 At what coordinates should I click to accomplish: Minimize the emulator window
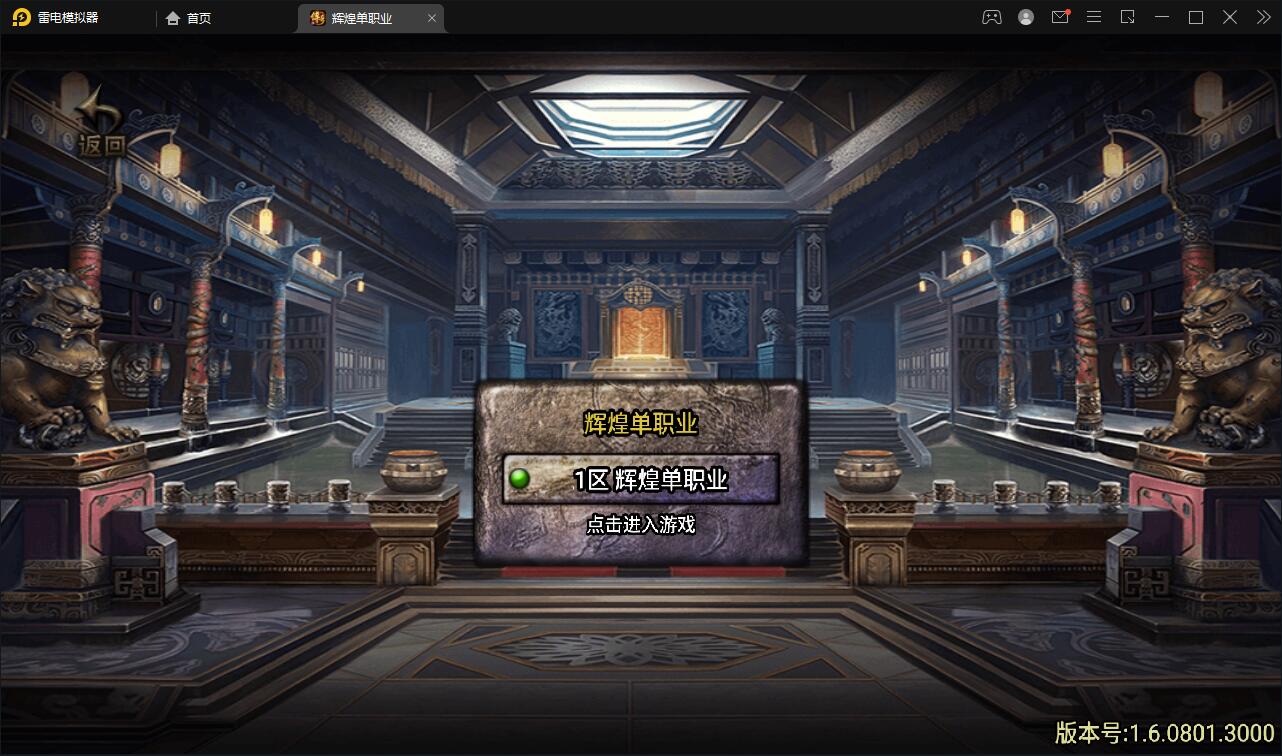click(x=1162, y=17)
